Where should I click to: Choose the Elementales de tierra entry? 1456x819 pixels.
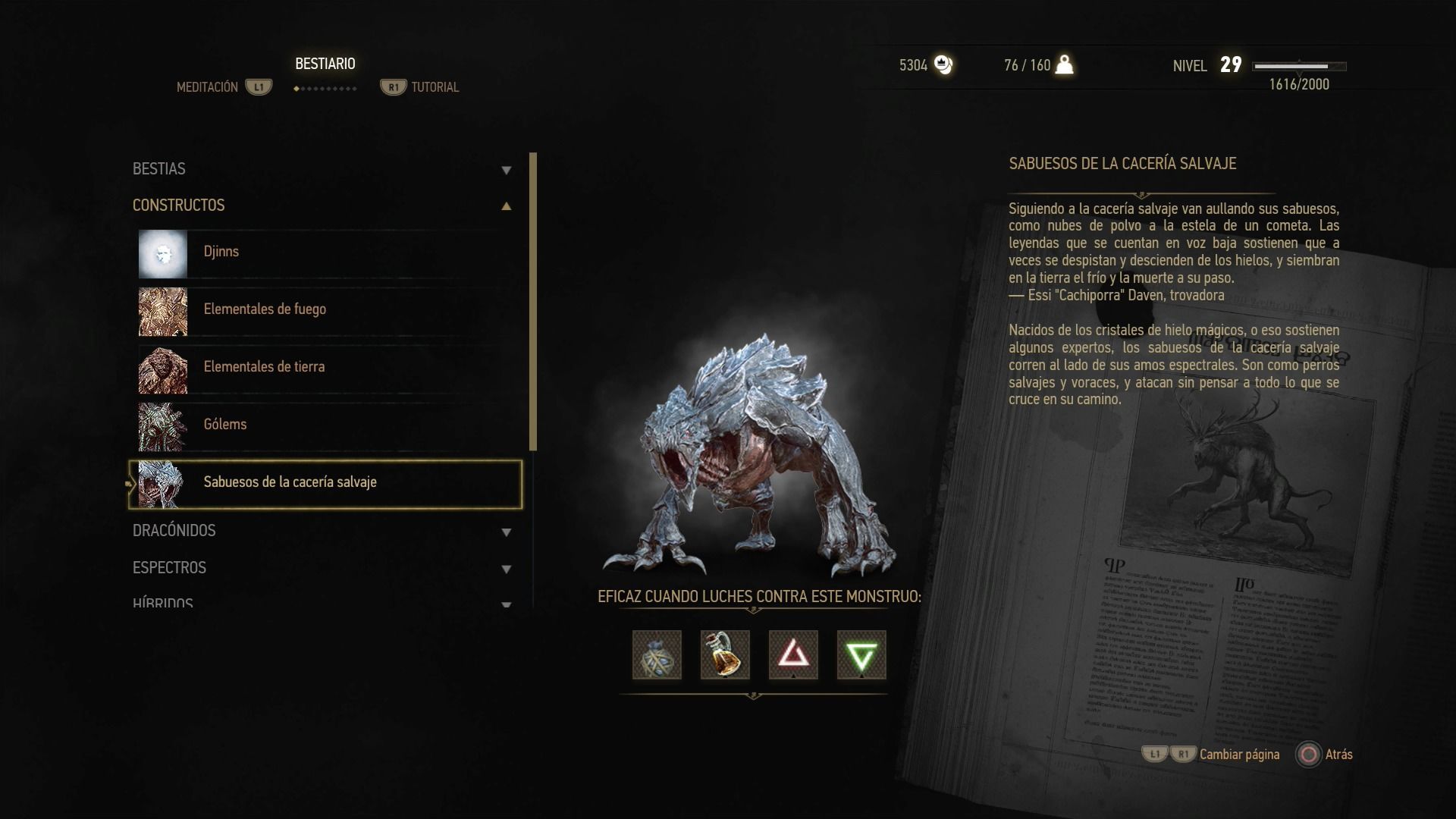tap(326, 368)
